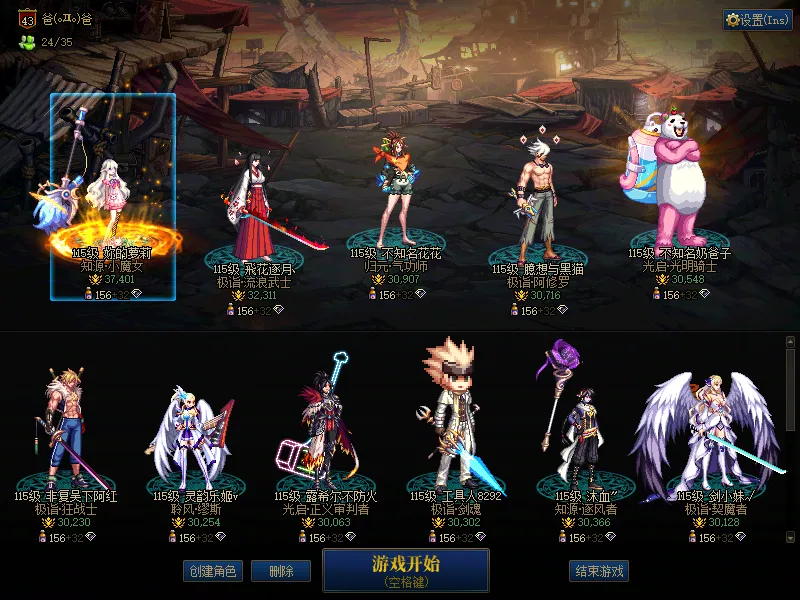Open 设置 settings at the top right
The width and height of the screenshot is (800, 600).
757,20
